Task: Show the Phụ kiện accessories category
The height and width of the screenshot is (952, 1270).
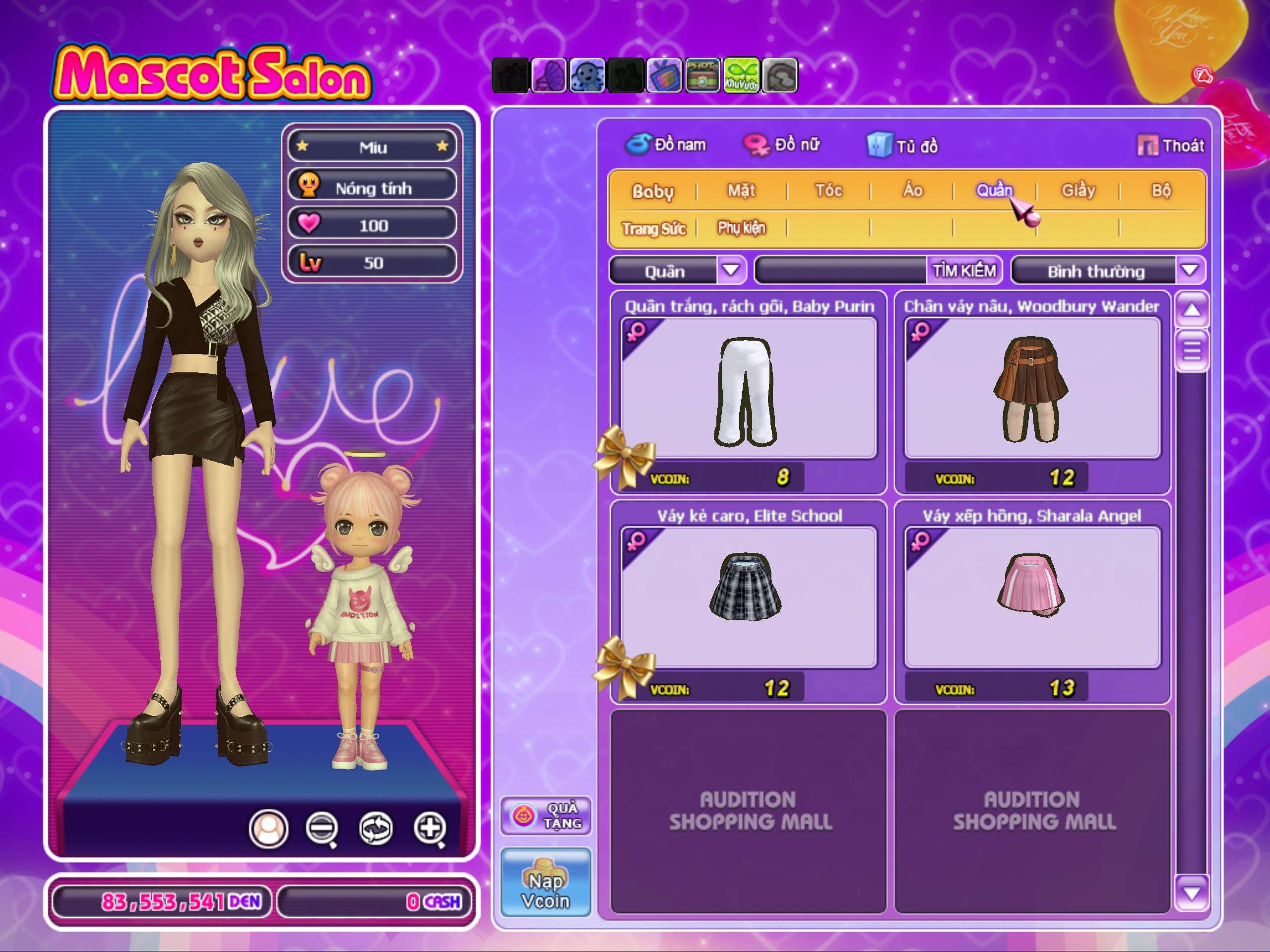Action: (741, 229)
